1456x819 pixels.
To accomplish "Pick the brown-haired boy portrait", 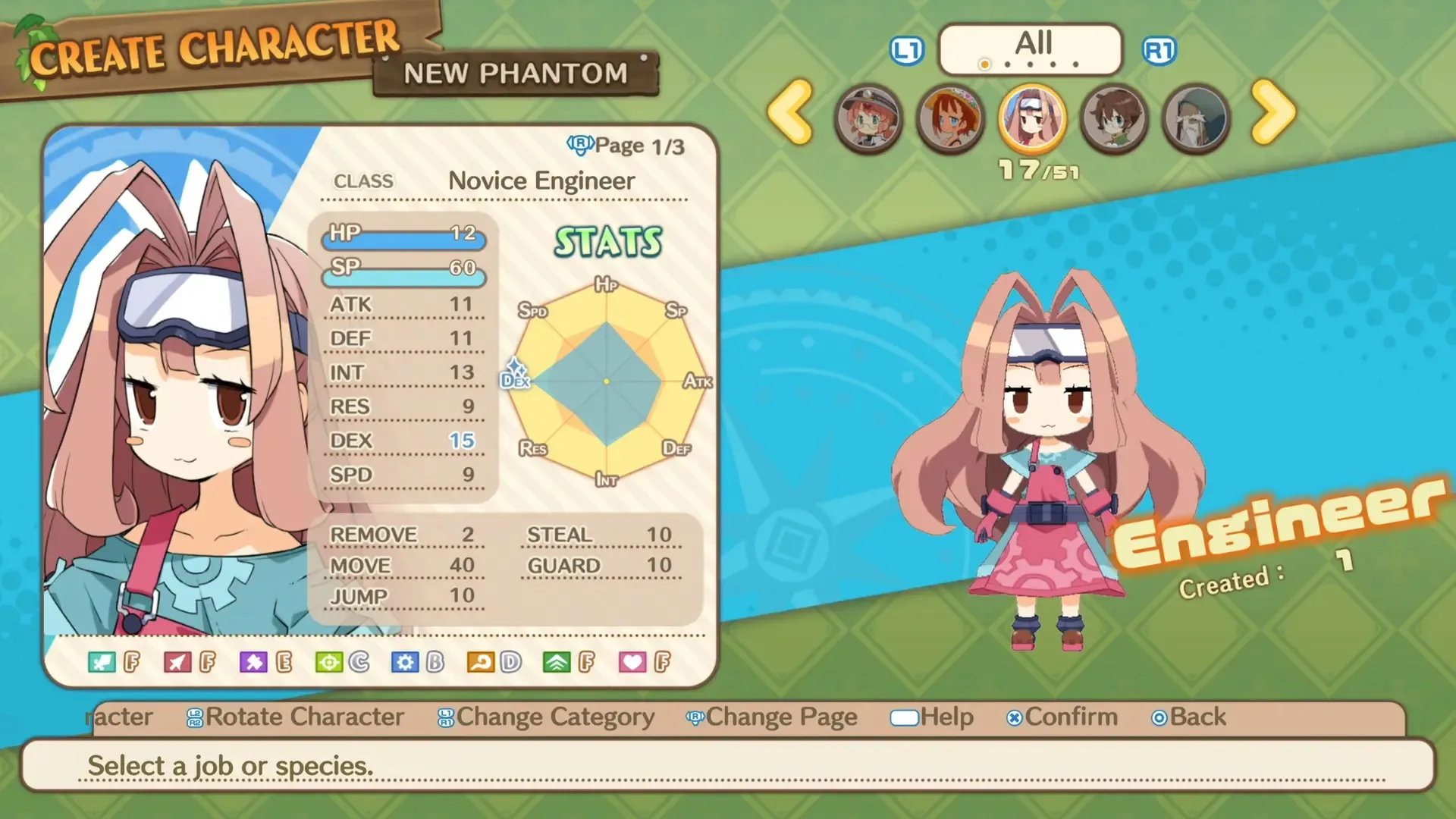I will (1114, 118).
